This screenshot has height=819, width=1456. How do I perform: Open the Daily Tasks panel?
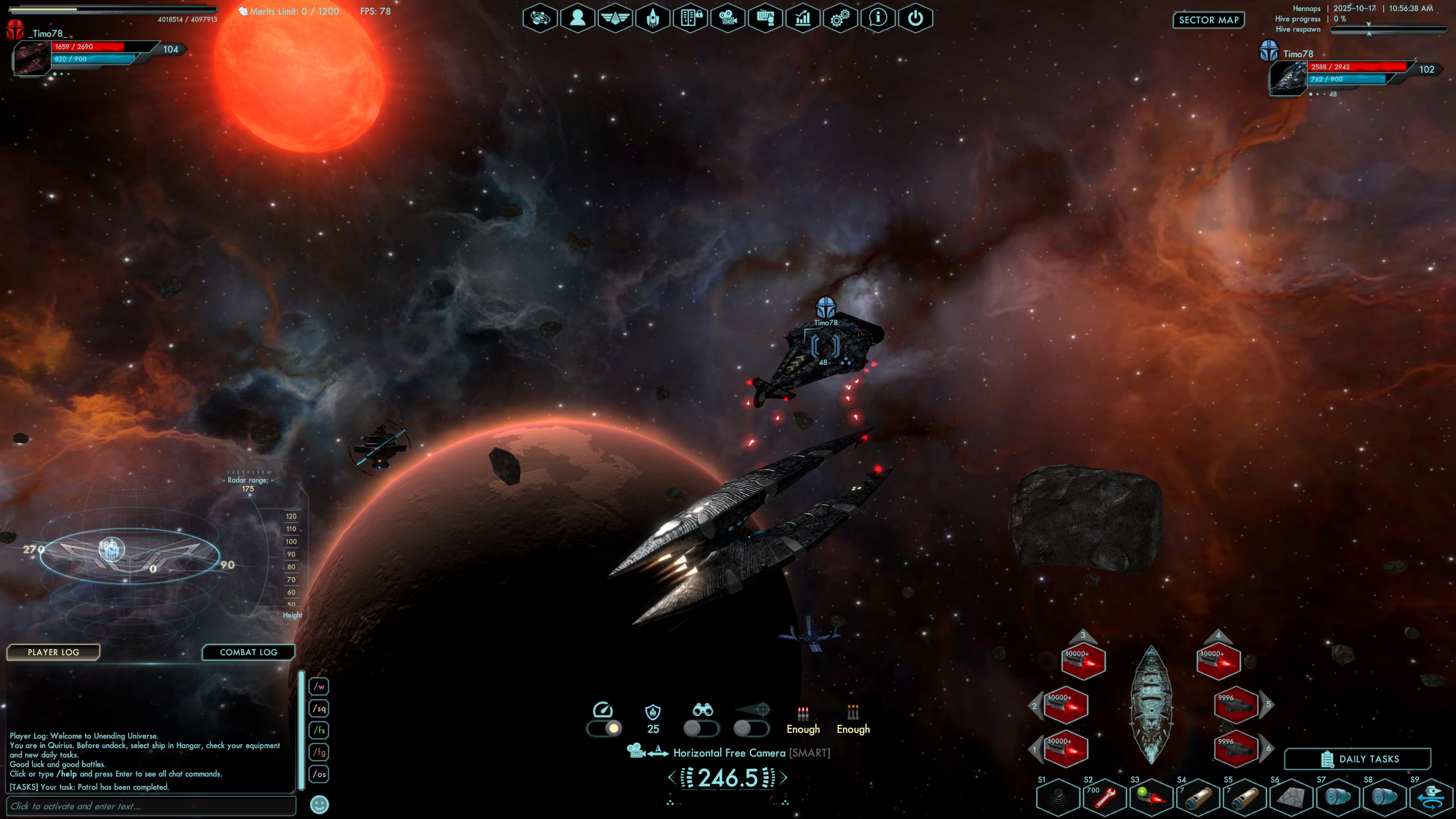pos(1358,759)
